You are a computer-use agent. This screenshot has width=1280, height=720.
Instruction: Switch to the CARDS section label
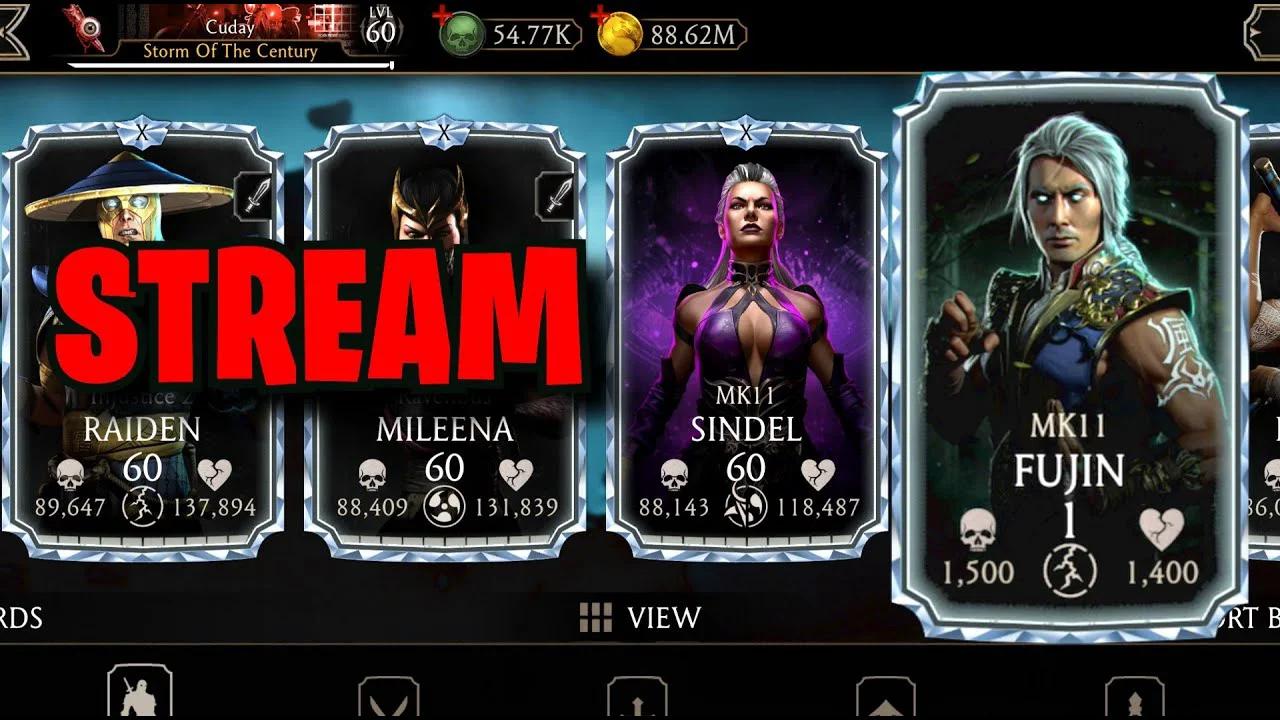[18, 618]
